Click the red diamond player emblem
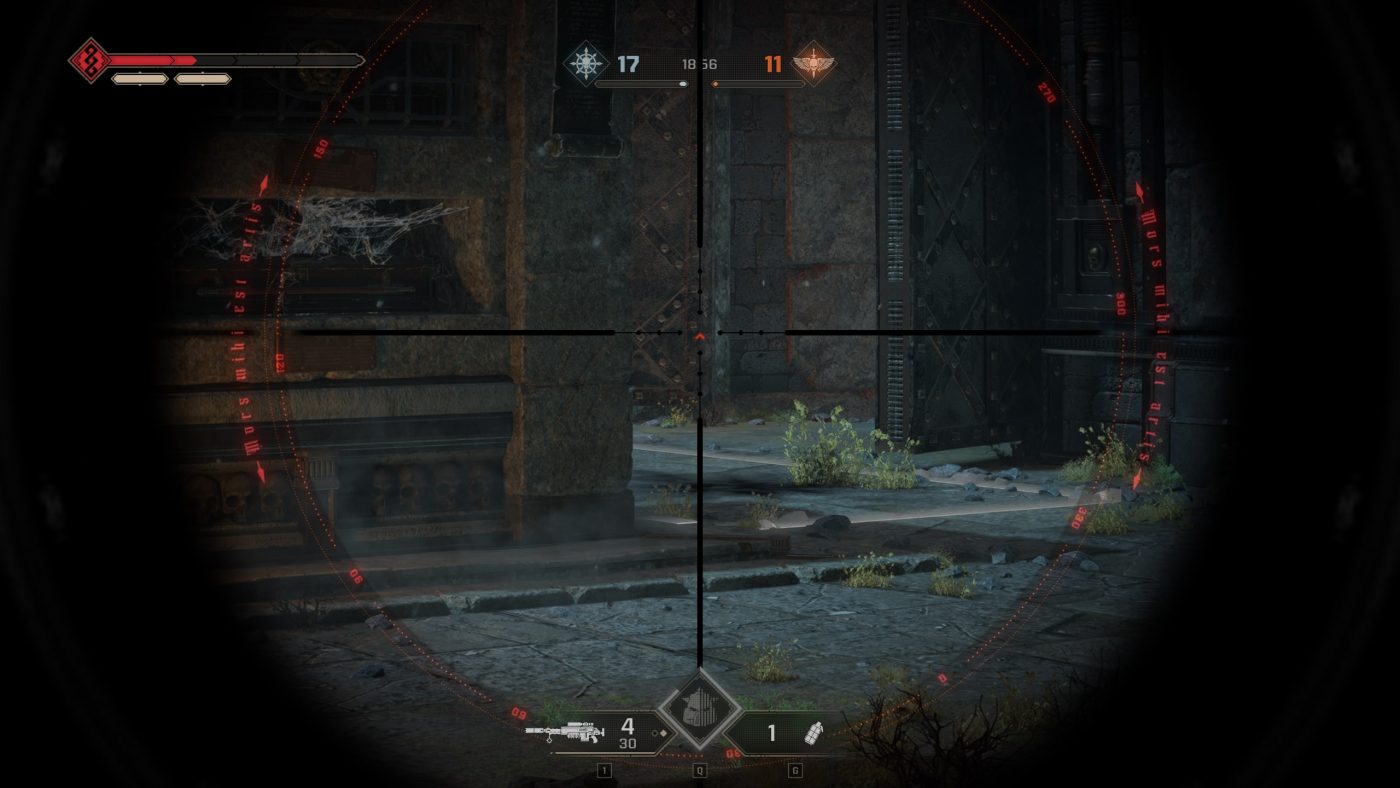Image resolution: width=1400 pixels, height=788 pixels. [89, 61]
